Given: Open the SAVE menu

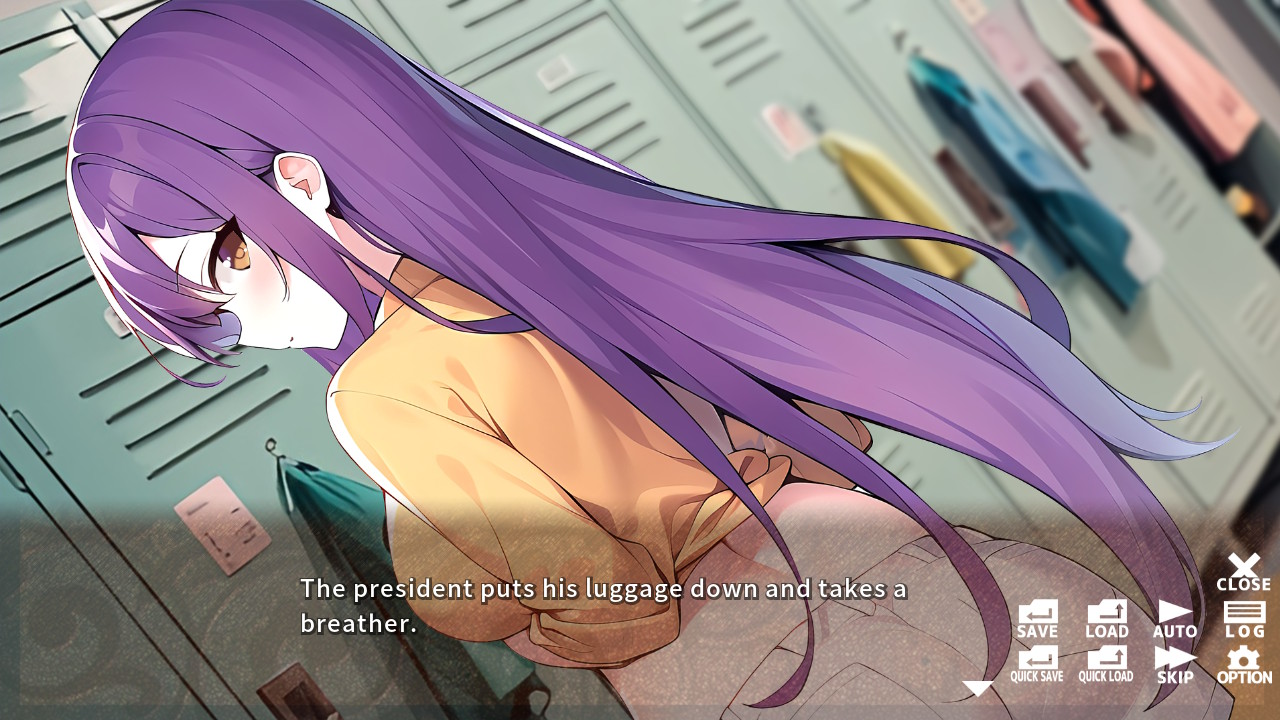Looking at the screenshot, I should coord(1037,614).
